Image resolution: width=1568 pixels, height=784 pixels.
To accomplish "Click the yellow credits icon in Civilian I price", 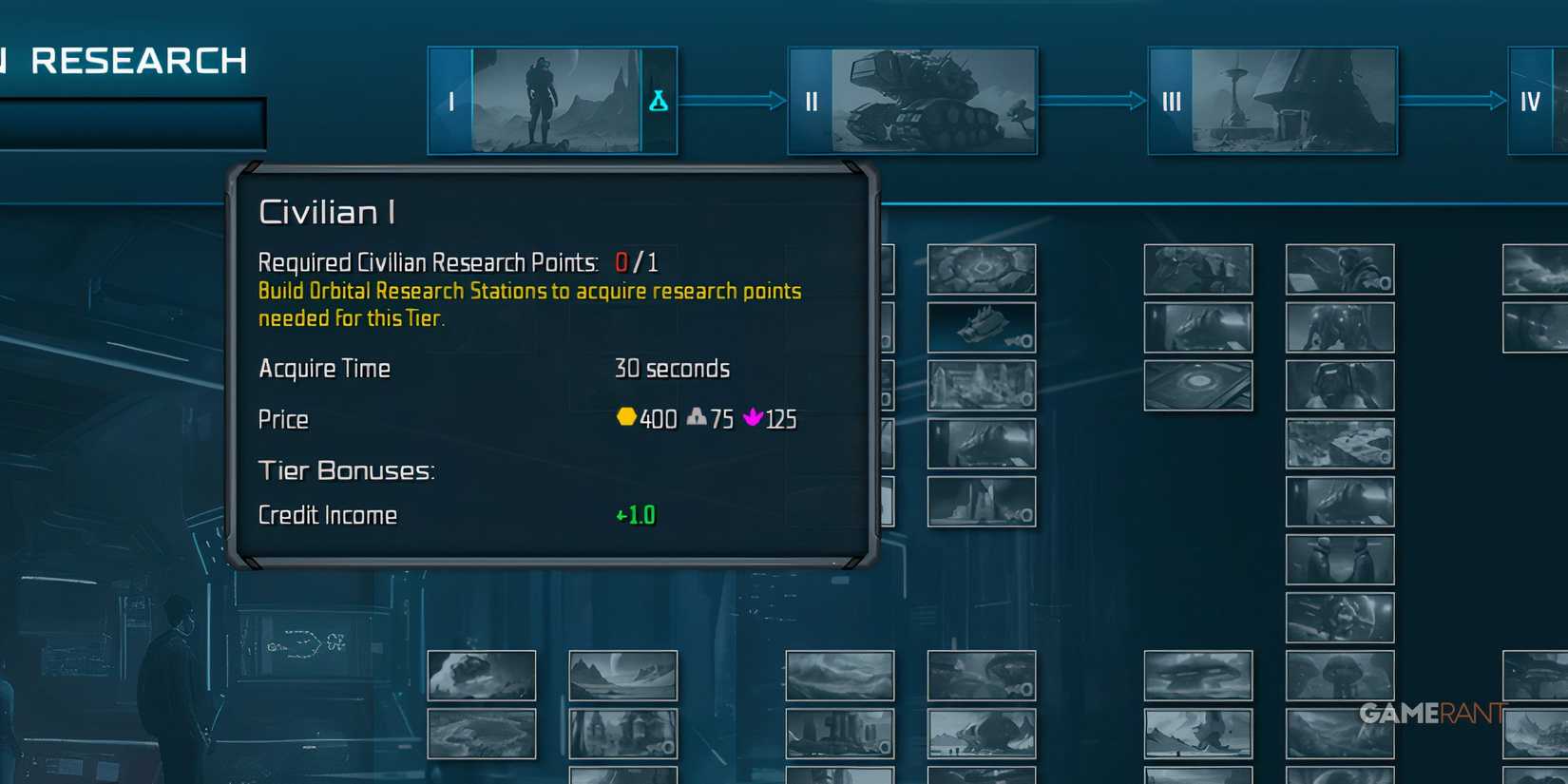I will (x=629, y=417).
